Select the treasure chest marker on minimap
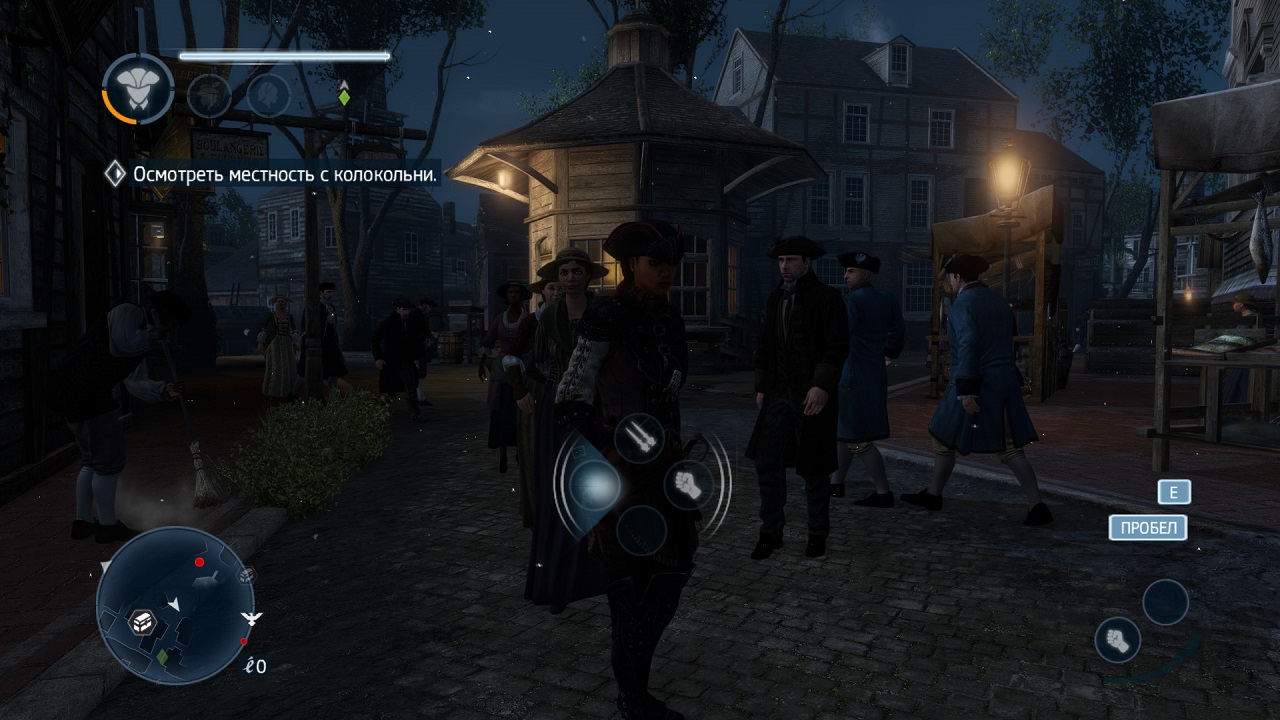The image size is (1280, 720). pyautogui.click(x=144, y=621)
